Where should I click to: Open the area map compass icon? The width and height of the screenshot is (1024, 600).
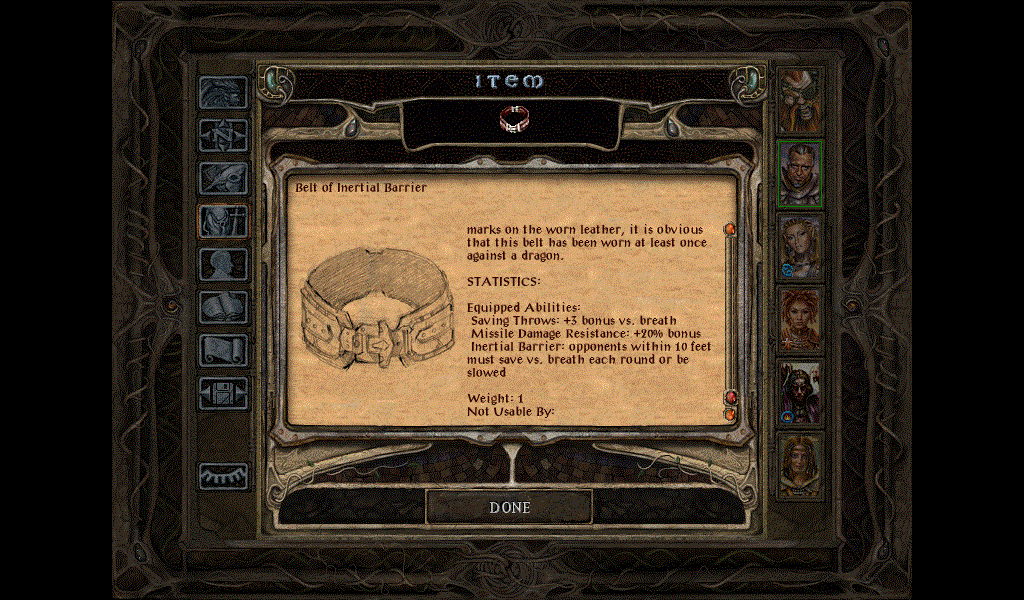tap(222, 135)
